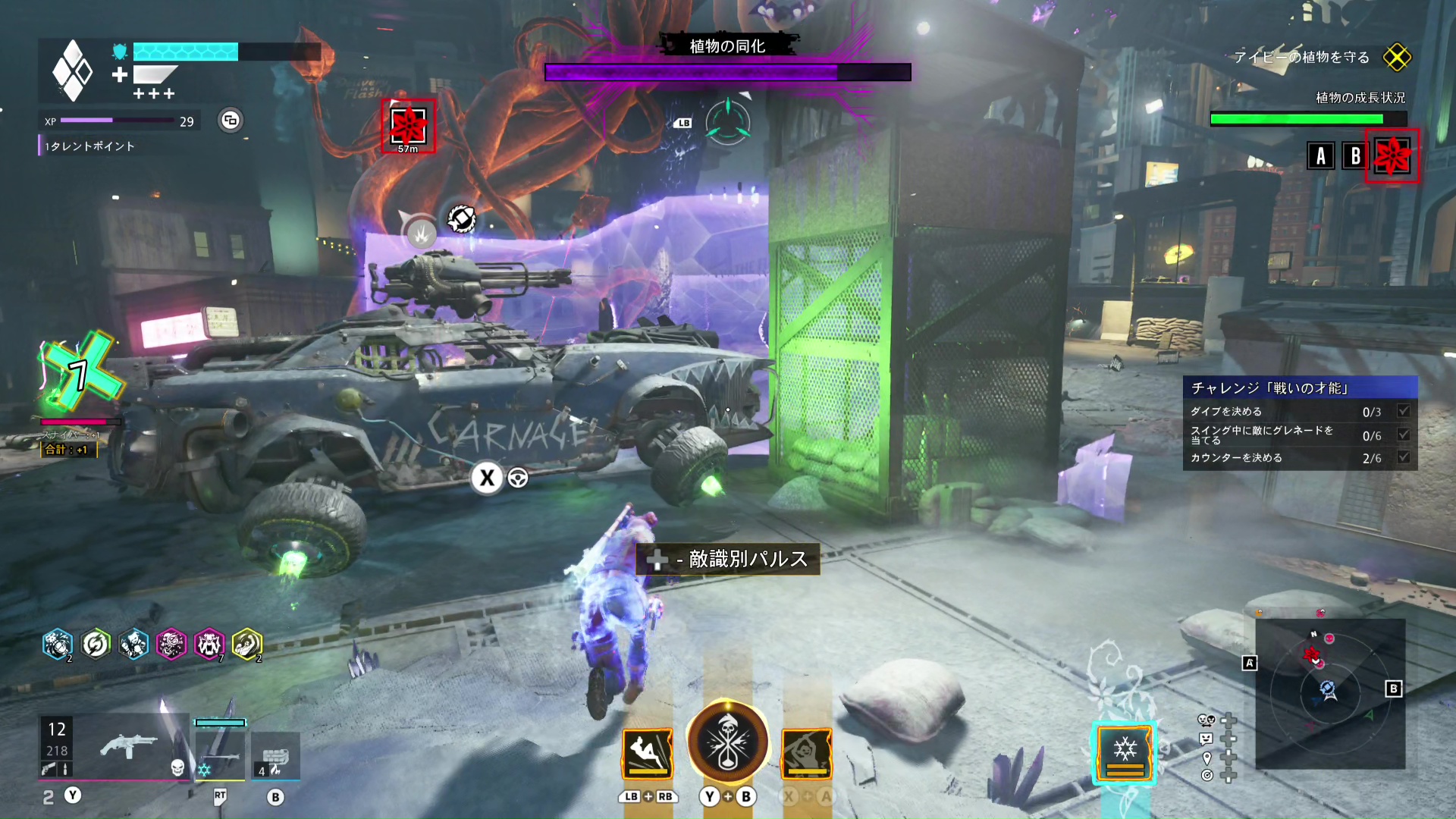1456x819 pixels.
Task: Click the ダイブを決める challenge checkbox
Action: click(x=1404, y=411)
